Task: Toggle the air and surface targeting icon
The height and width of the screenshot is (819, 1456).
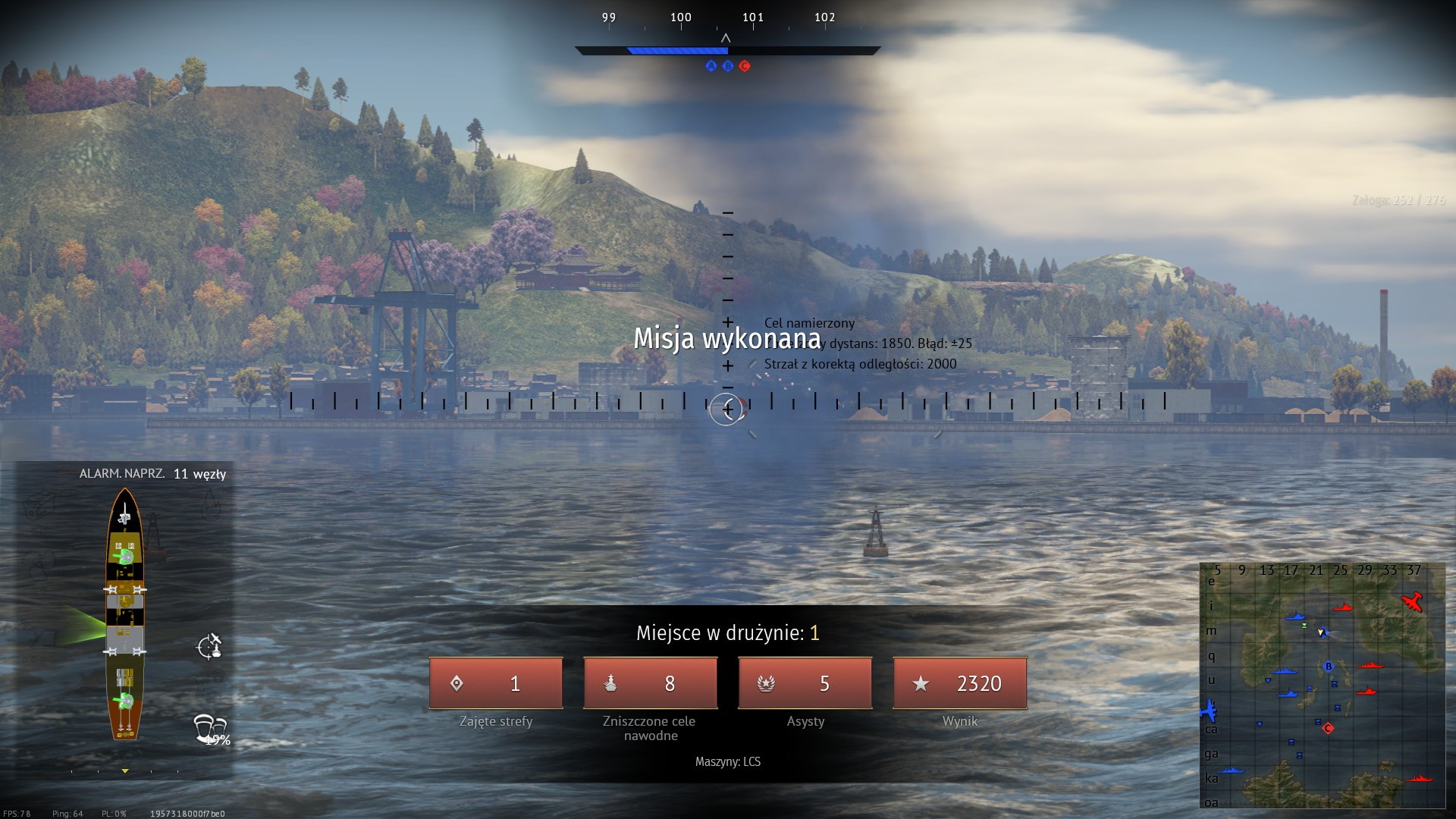Action: [x=209, y=646]
